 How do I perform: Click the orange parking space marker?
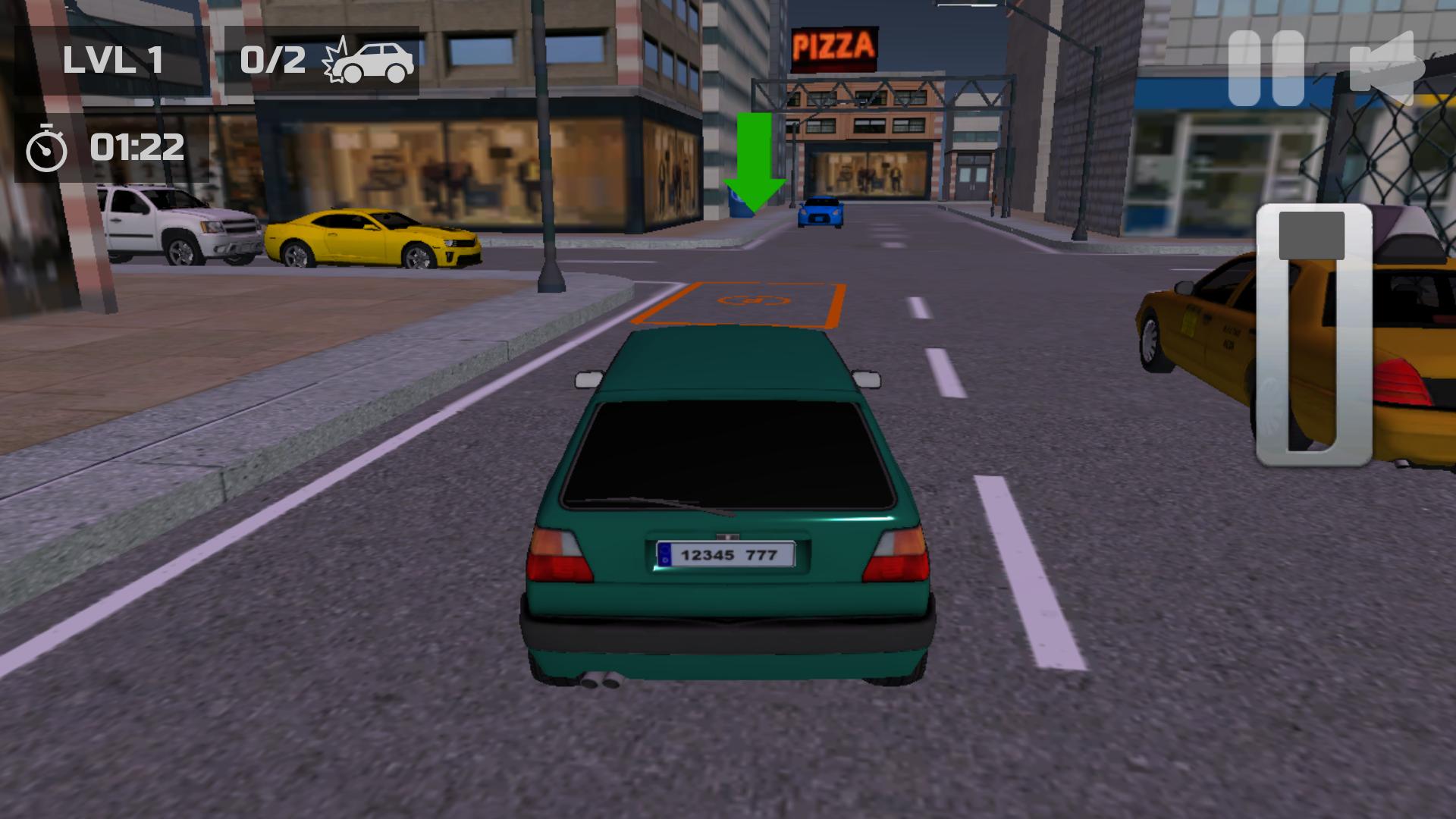[743, 303]
